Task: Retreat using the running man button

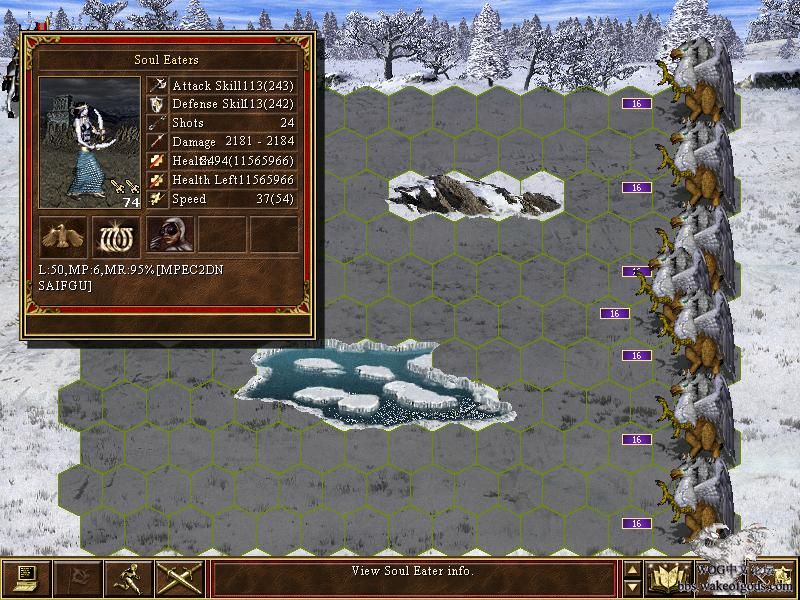Action: (129, 577)
